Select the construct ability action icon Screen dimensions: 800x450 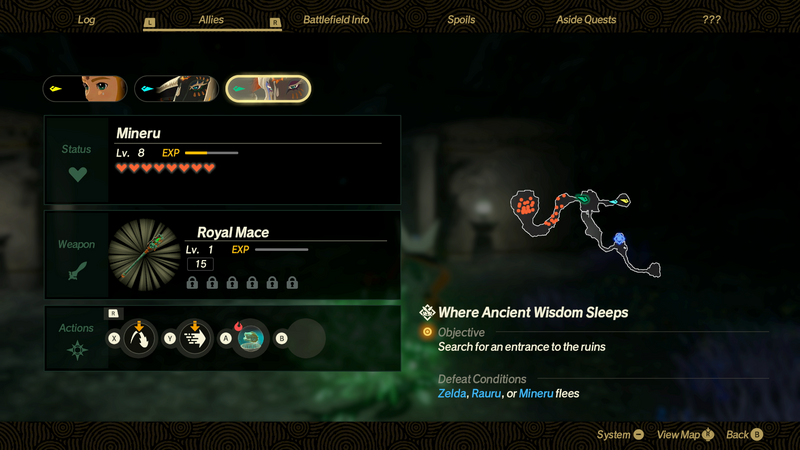(x=251, y=339)
